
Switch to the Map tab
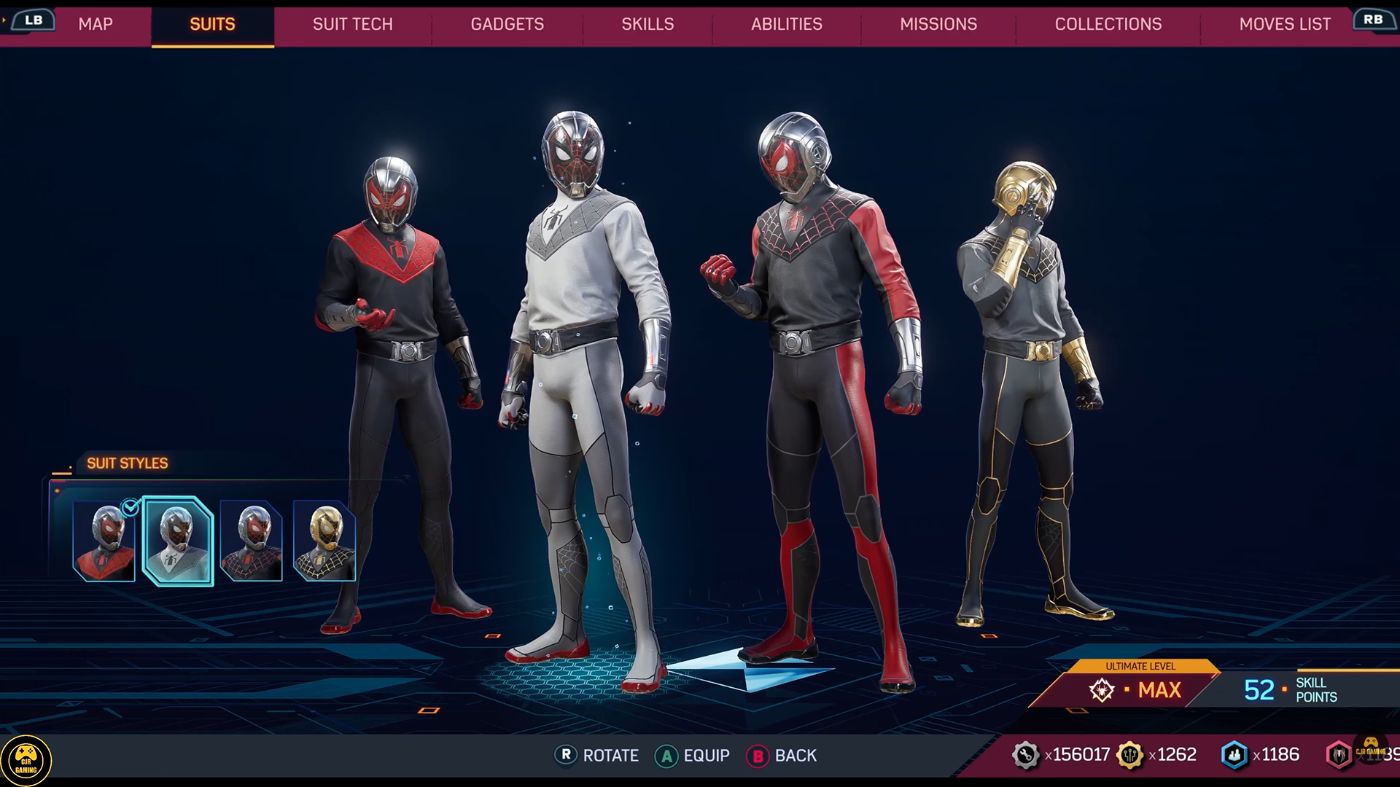pyautogui.click(x=95, y=24)
